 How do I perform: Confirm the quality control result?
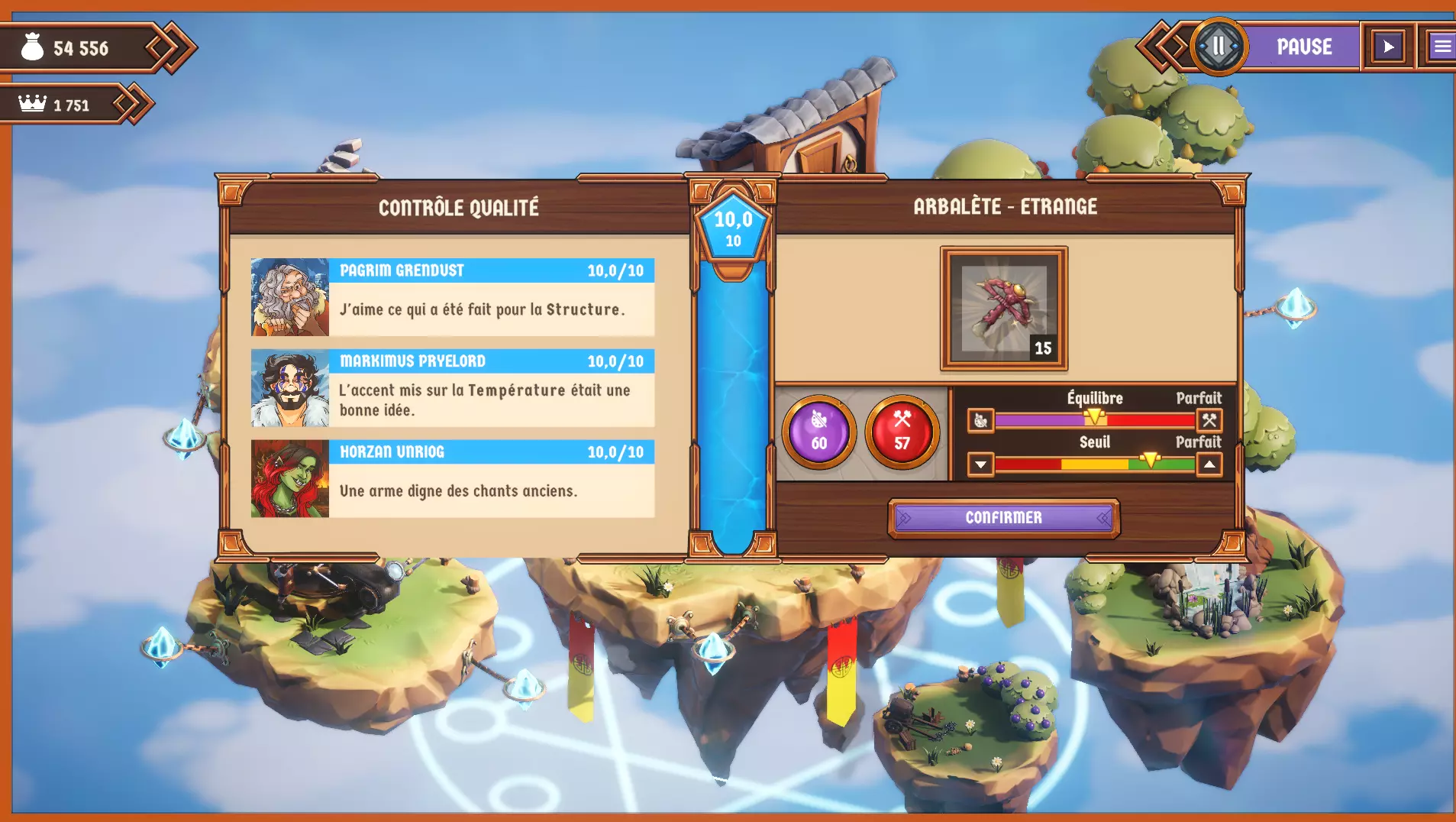(x=1003, y=518)
